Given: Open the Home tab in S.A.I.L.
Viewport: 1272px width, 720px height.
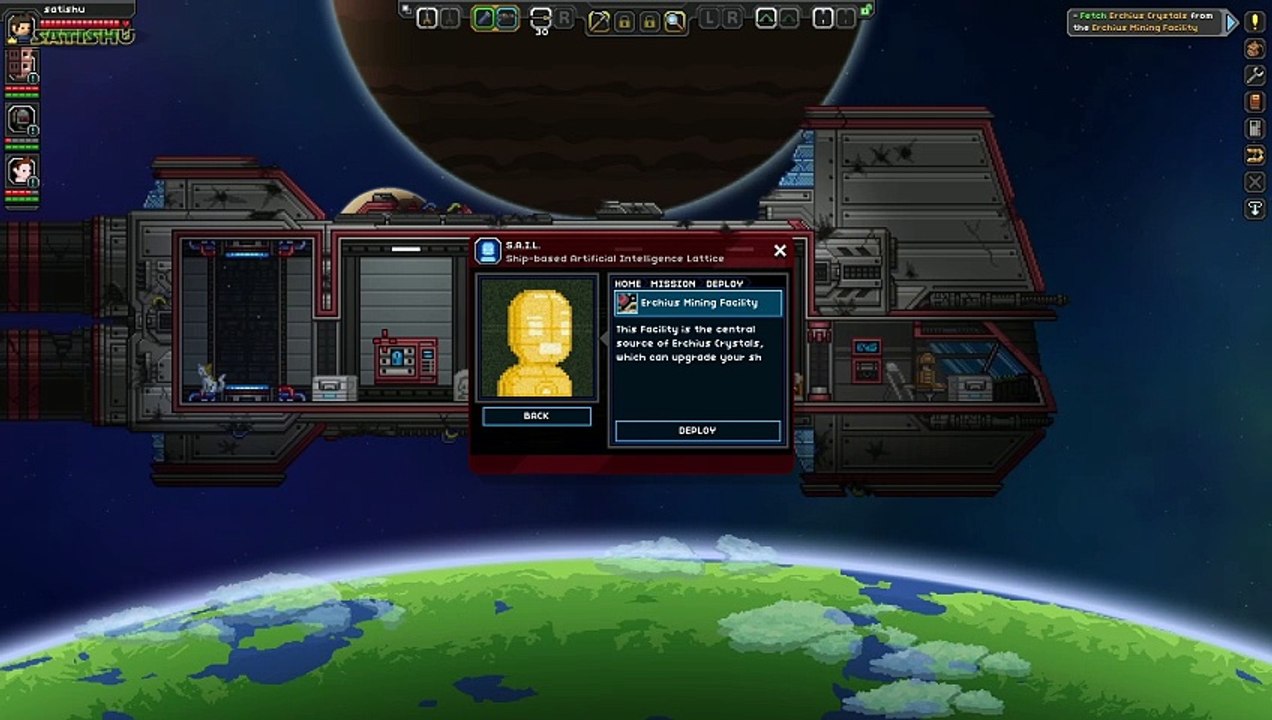Looking at the screenshot, I should (628, 284).
